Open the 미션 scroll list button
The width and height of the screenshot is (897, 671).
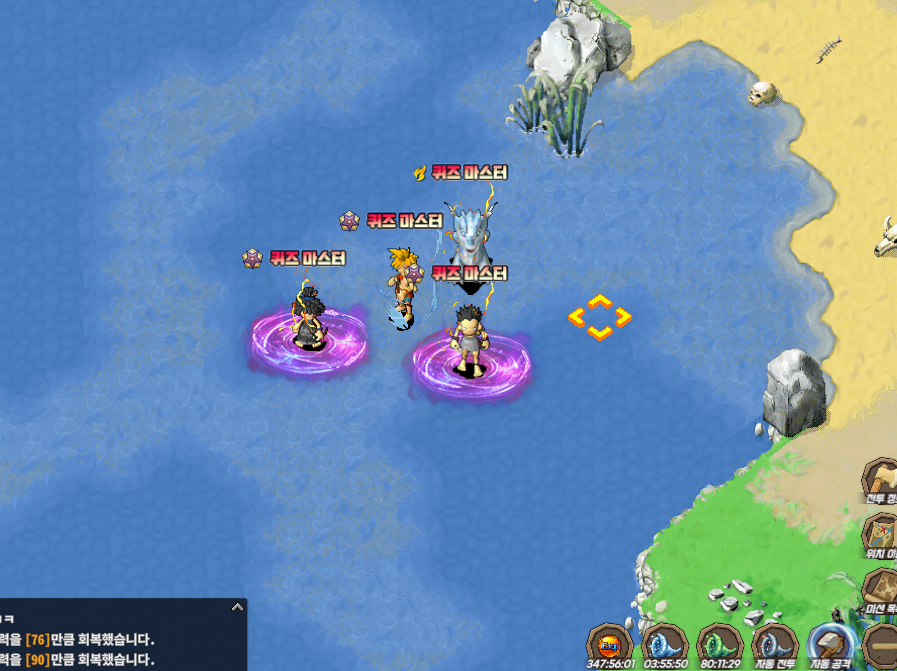point(882,589)
